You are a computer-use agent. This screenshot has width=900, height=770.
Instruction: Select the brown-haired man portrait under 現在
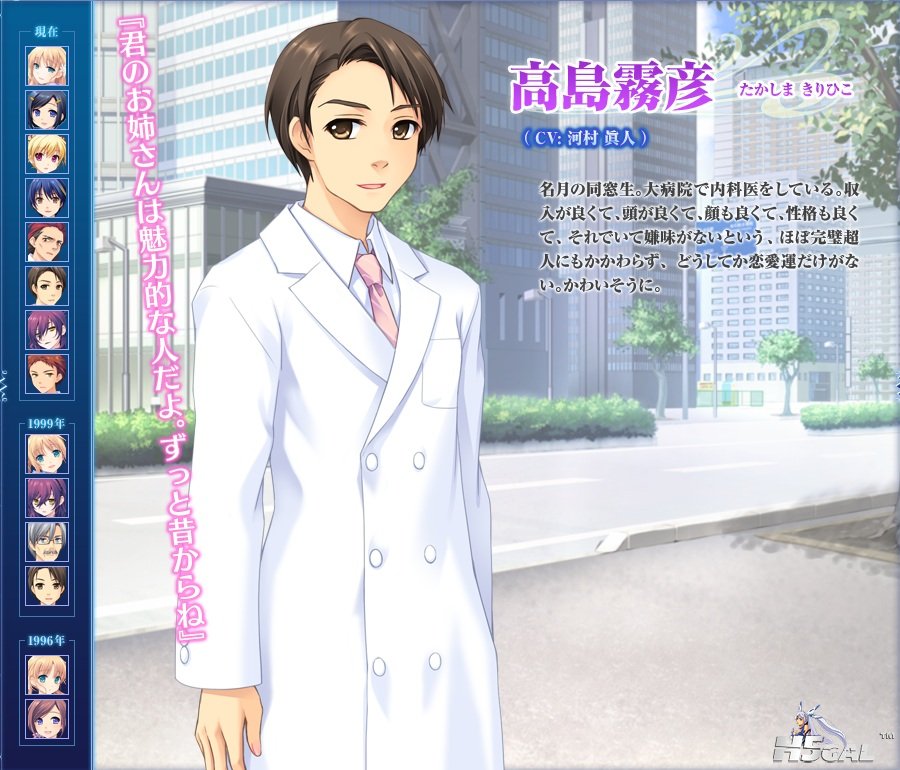[x=47, y=285]
